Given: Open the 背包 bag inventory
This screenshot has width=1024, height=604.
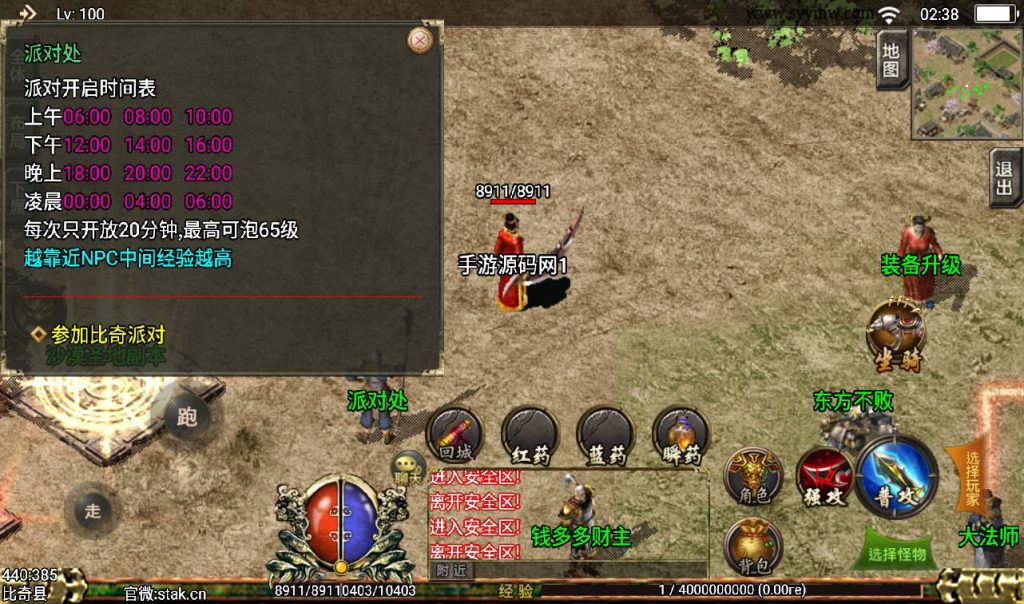Looking at the screenshot, I should (x=753, y=546).
